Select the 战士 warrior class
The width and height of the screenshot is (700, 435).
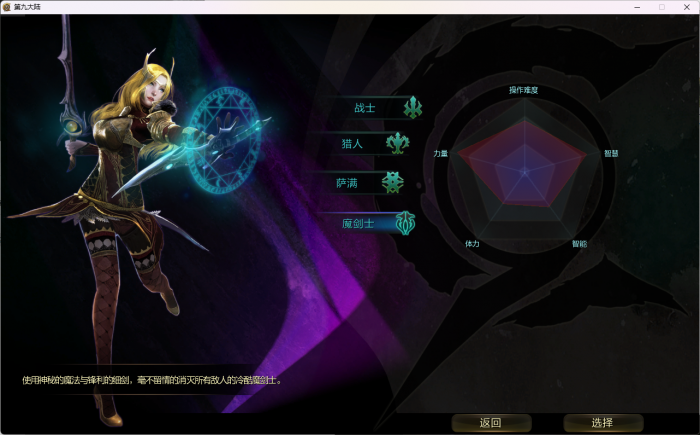coord(366,107)
